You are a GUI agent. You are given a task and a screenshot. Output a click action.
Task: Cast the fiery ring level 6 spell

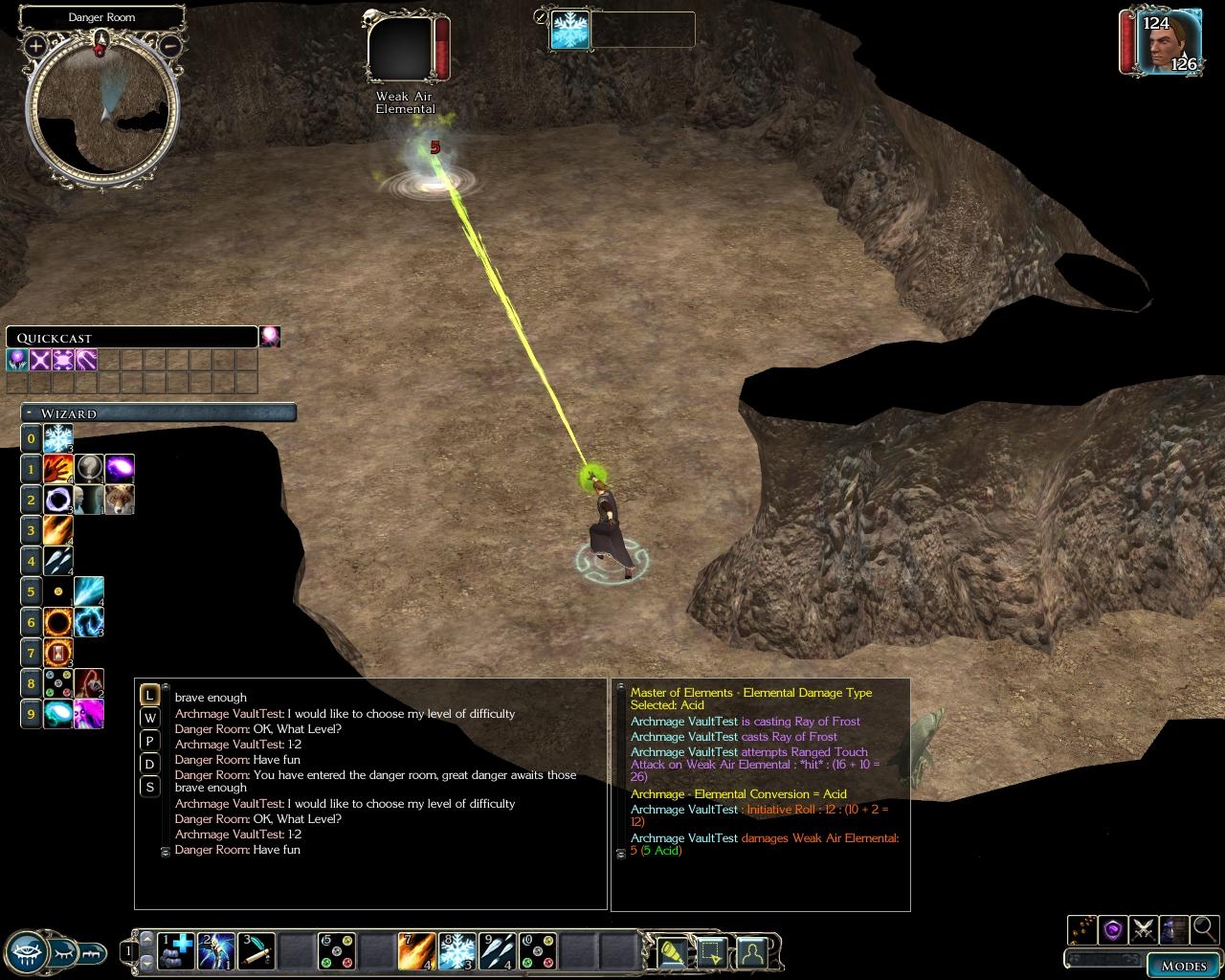(58, 623)
